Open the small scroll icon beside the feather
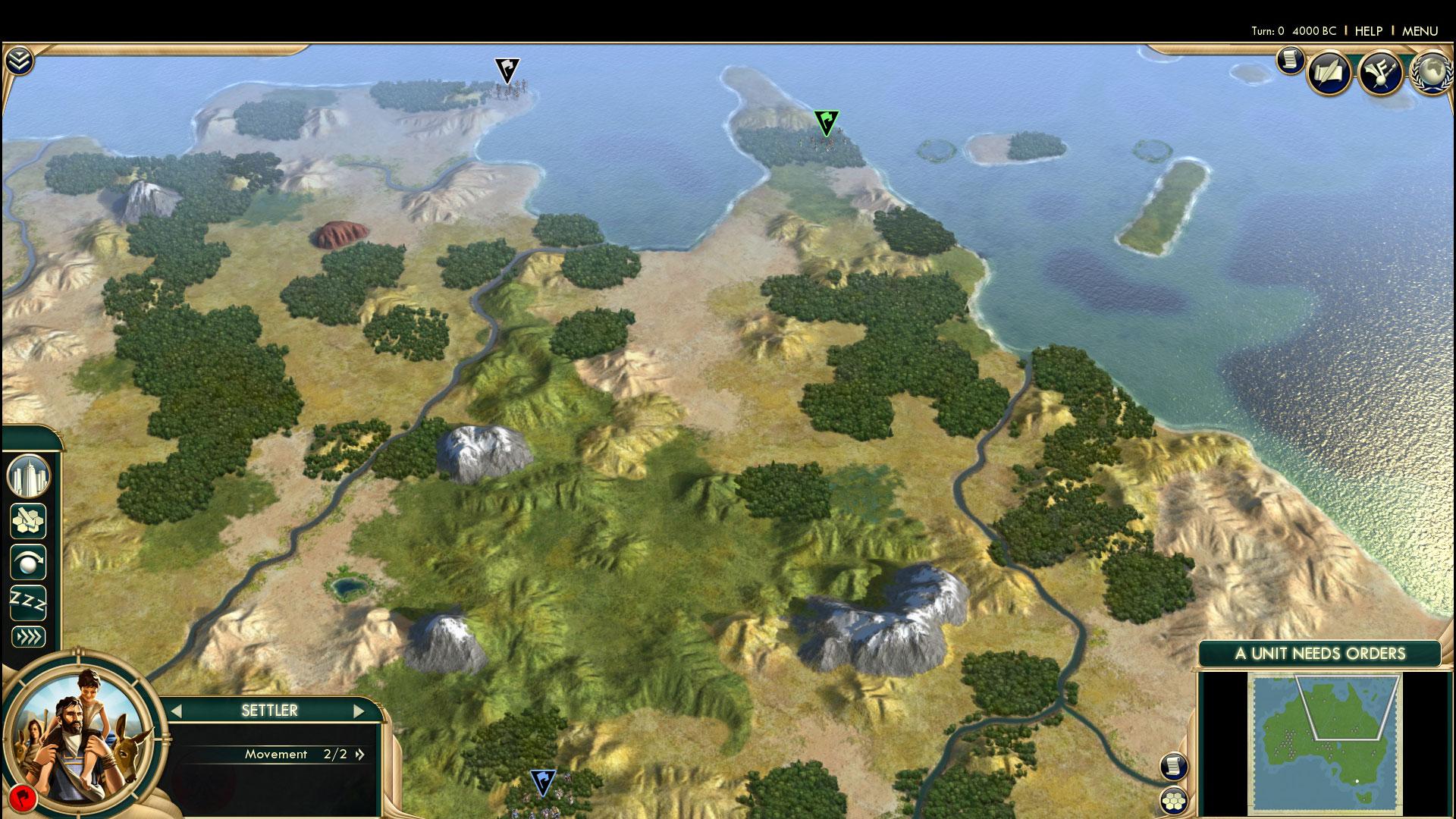The width and height of the screenshot is (1456, 819). click(x=1289, y=60)
